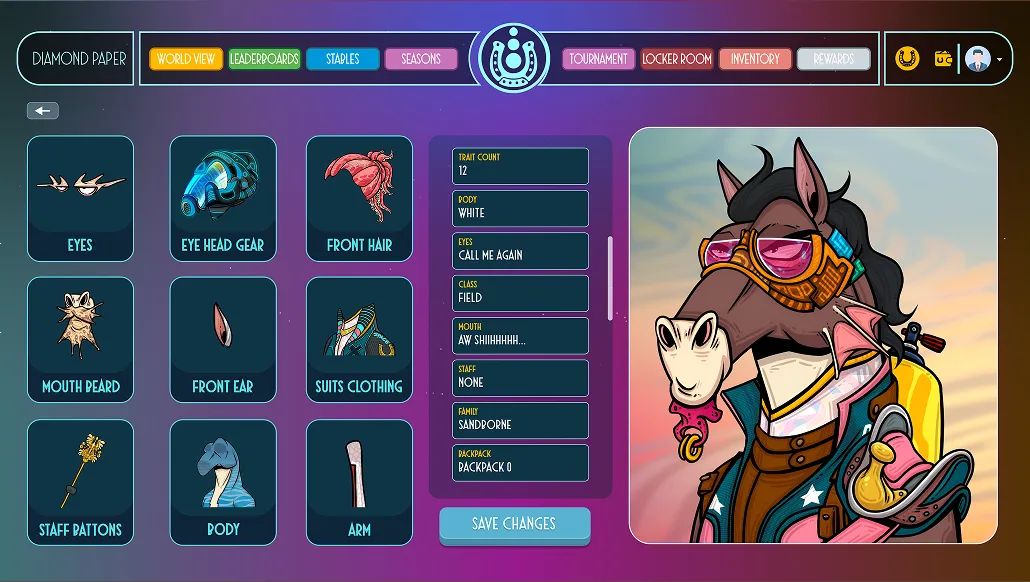Show the Inventory tab
The width and height of the screenshot is (1030, 582).
[x=755, y=59]
